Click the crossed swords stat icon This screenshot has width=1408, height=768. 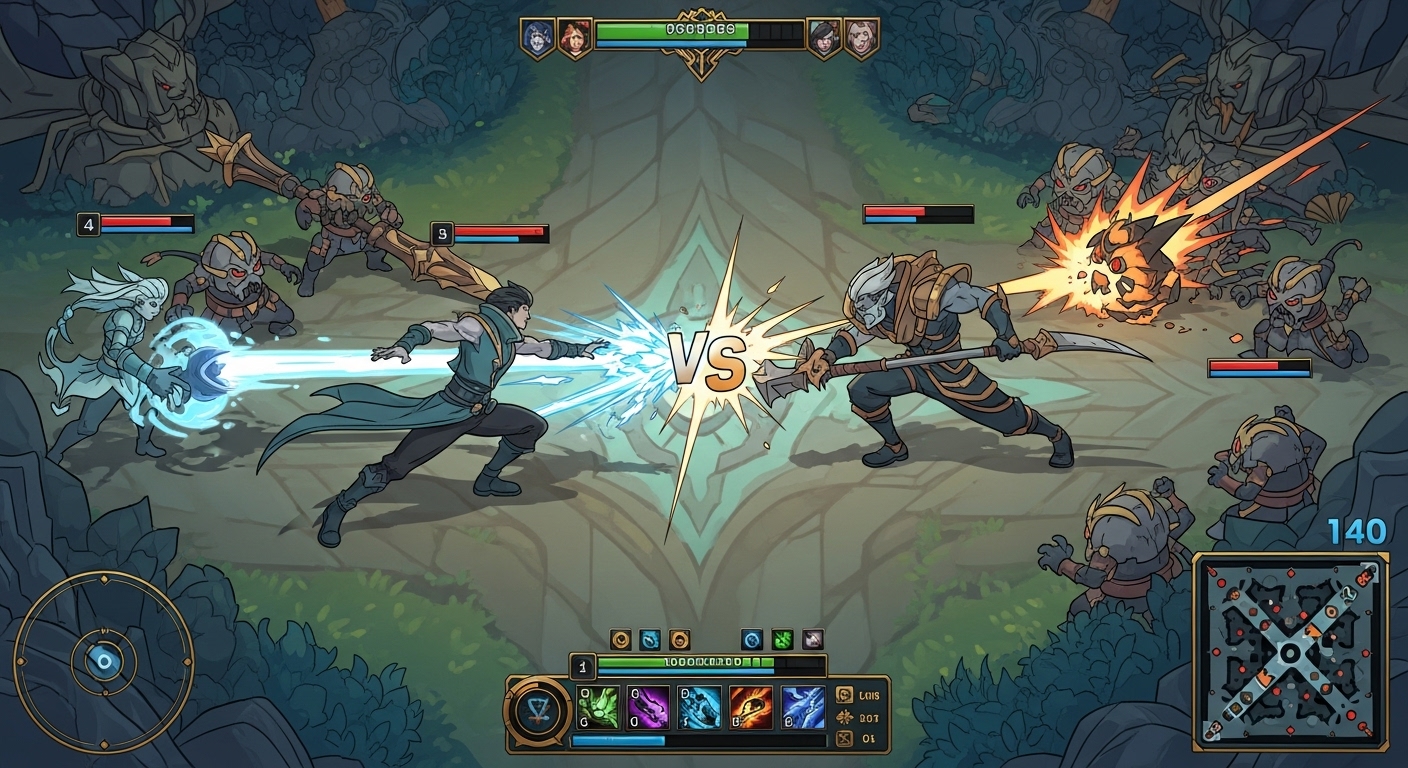click(x=843, y=739)
